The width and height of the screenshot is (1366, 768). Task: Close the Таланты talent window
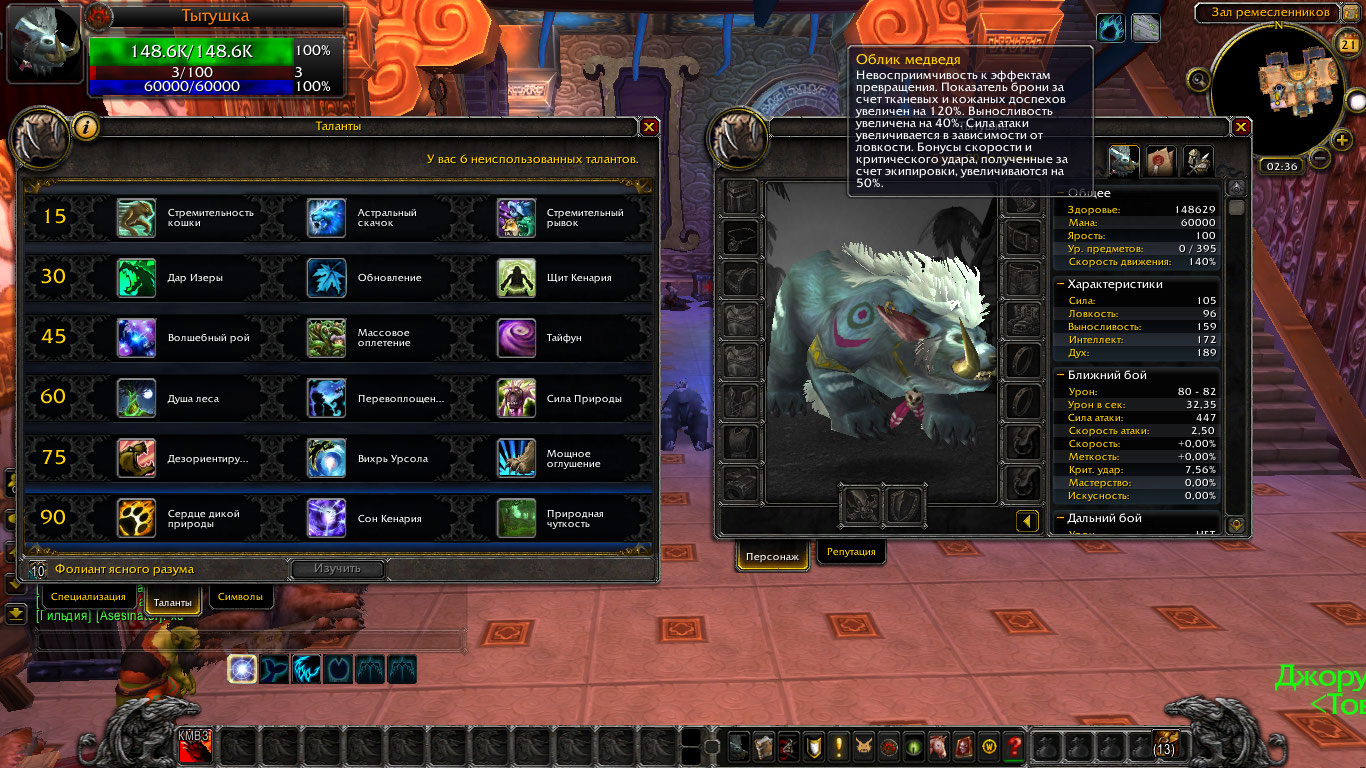(649, 127)
